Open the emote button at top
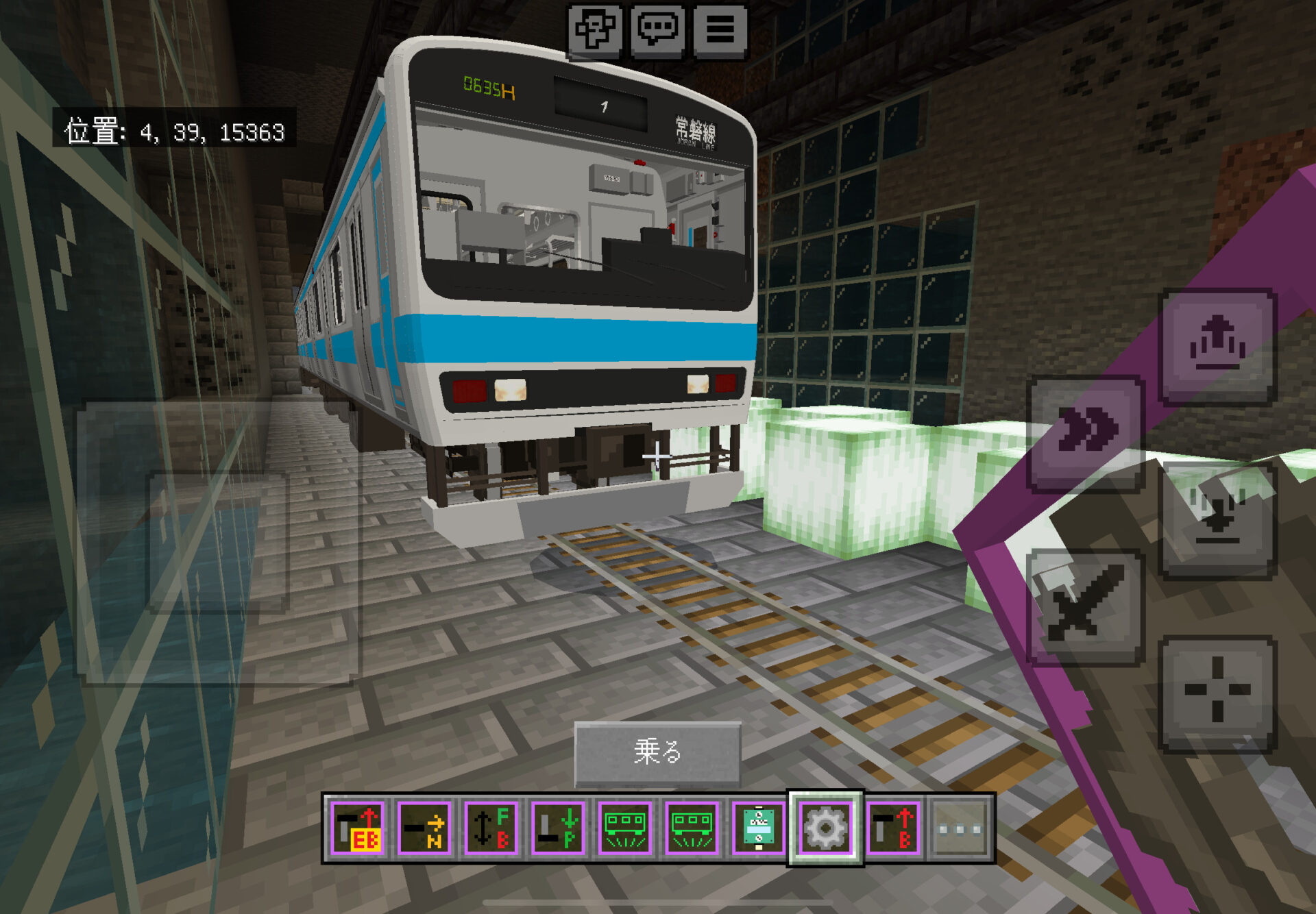Viewport: 1316px width, 914px height. tap(595, 30)
